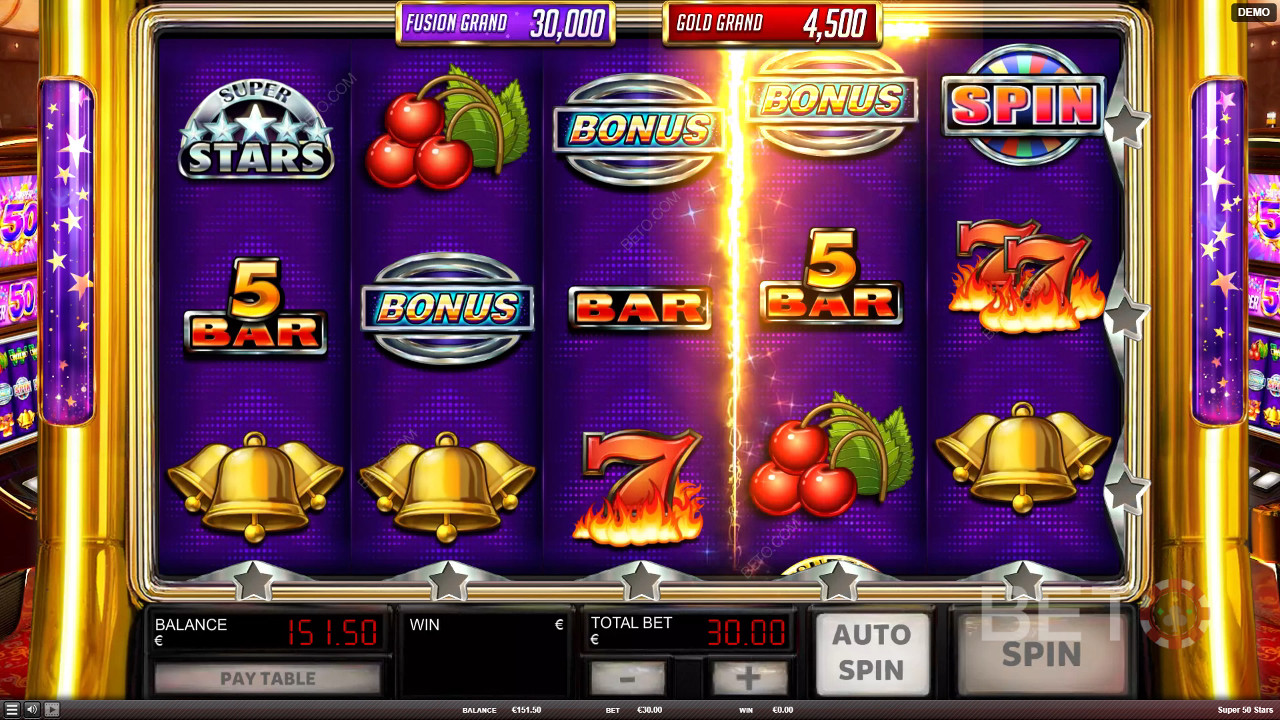Viewport: 1280px width, 720px height.
Task: Open the PAY TABLE
Action: (268, 679)
